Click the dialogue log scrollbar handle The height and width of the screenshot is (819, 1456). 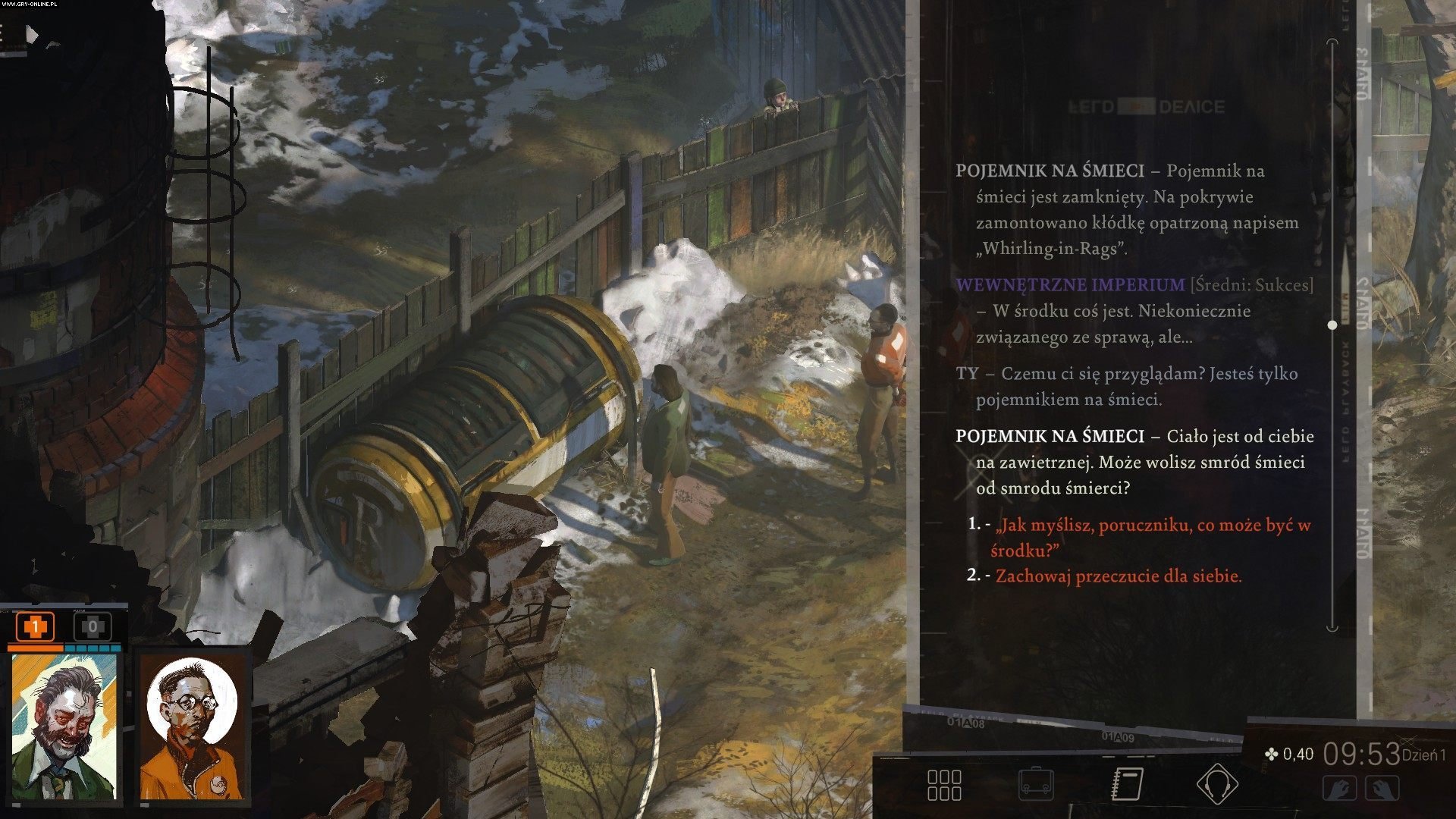pyautogui.click(x=1332, y=325)
